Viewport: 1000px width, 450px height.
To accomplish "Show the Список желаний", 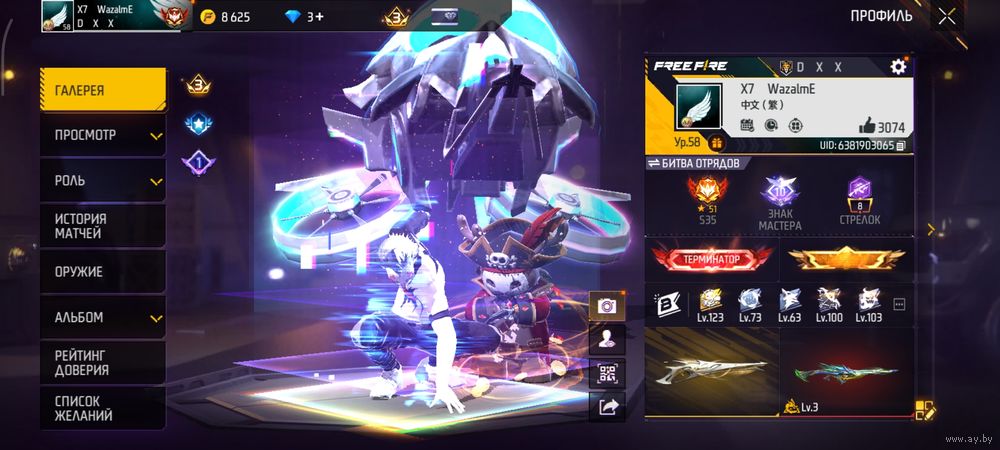I will click(103, 408).
